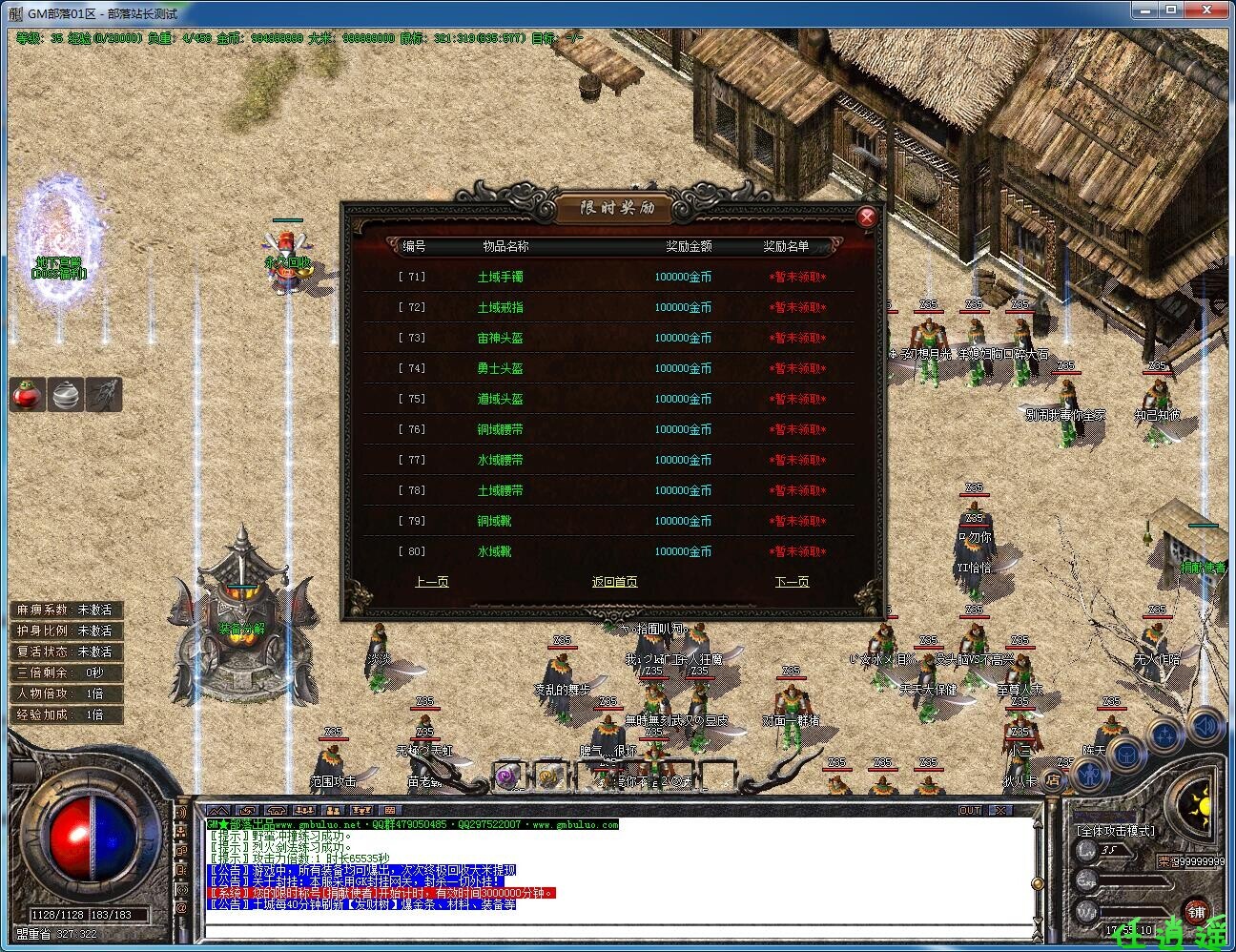Open the character status round button

[1090, 775]
